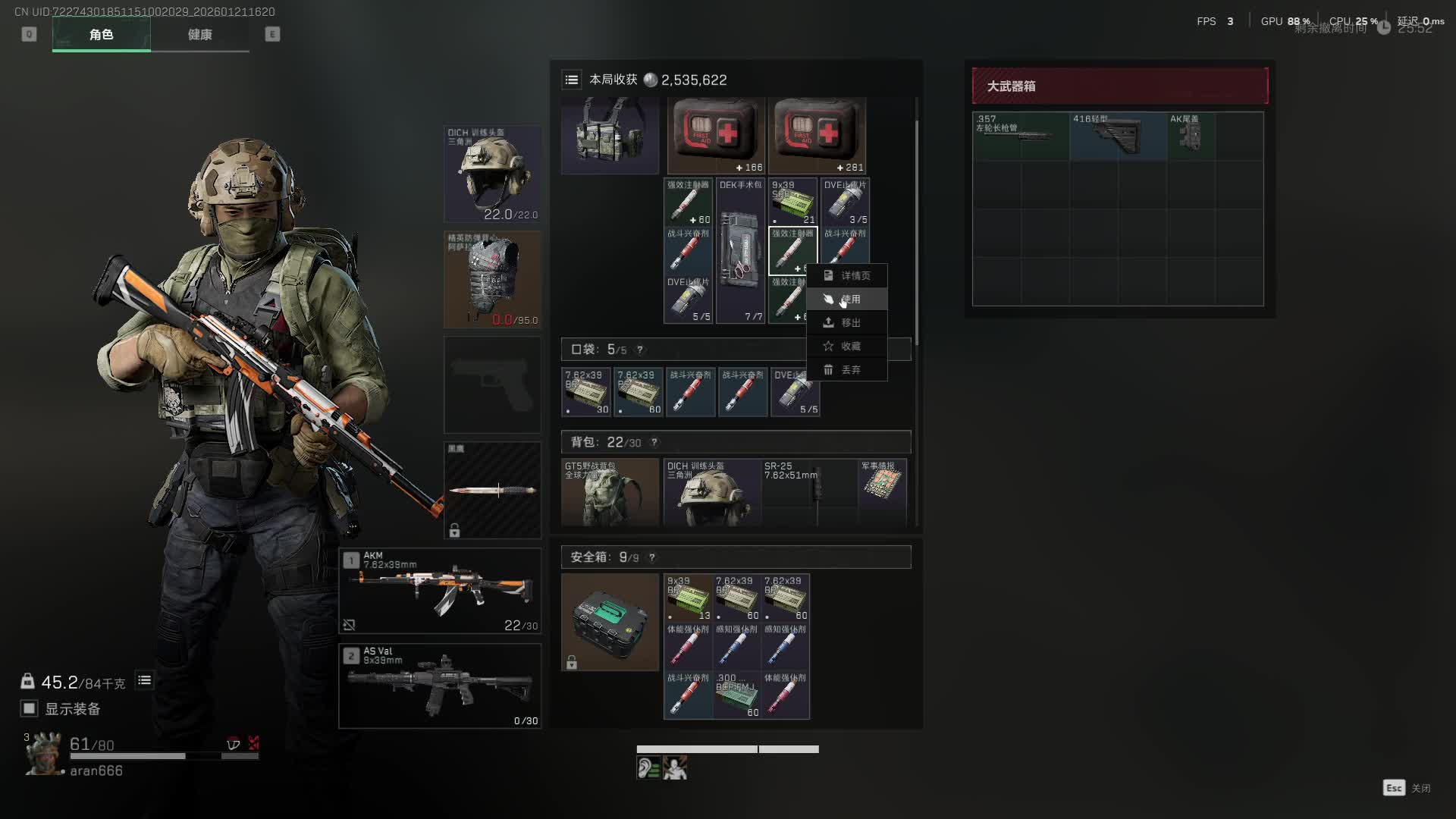1456x819 pixels.
Task: Select the .357 revolver long barrel loot
Action: tap(1020, 136)
